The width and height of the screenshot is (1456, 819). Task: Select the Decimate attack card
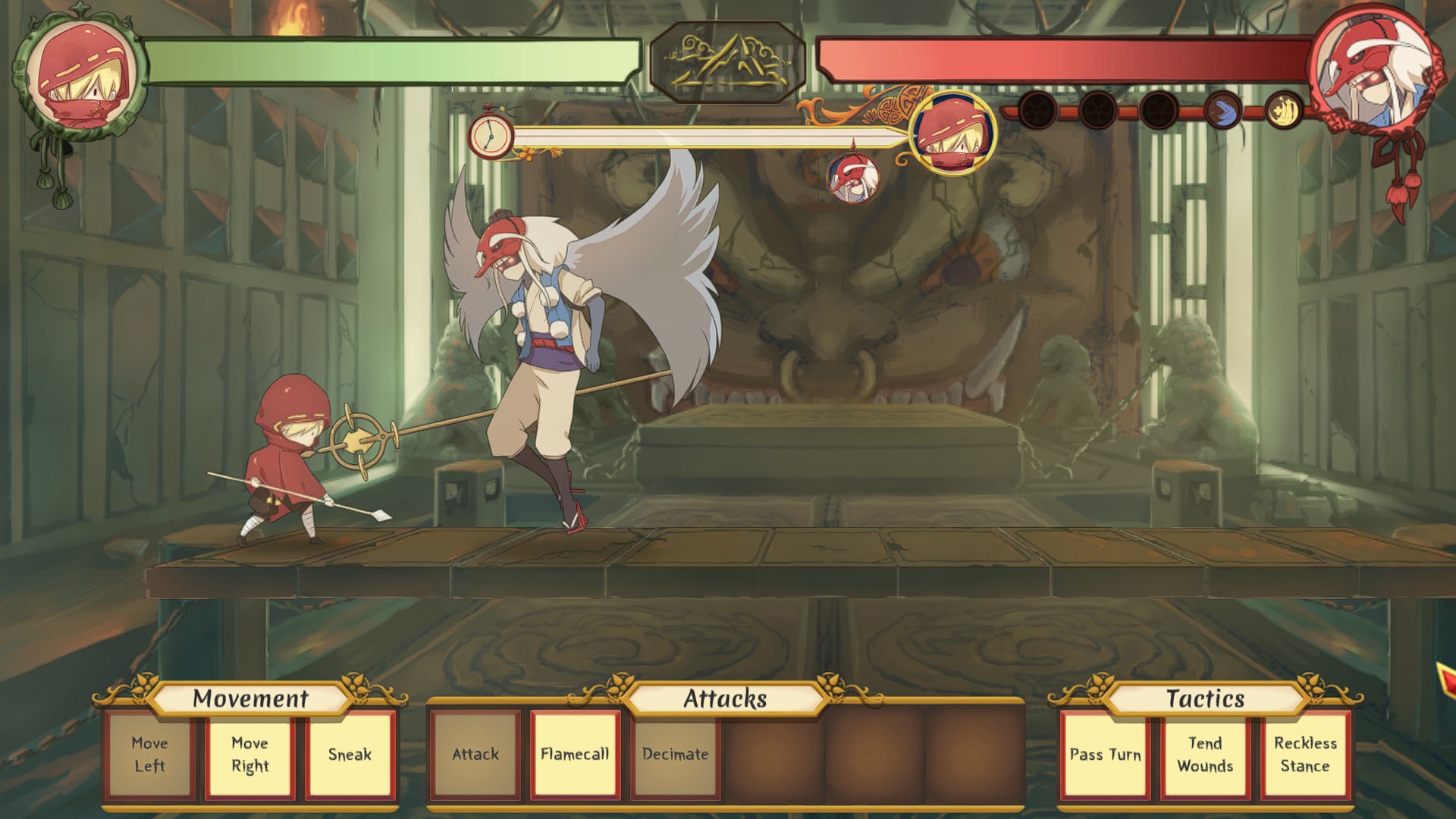click(x=675, y=755)
